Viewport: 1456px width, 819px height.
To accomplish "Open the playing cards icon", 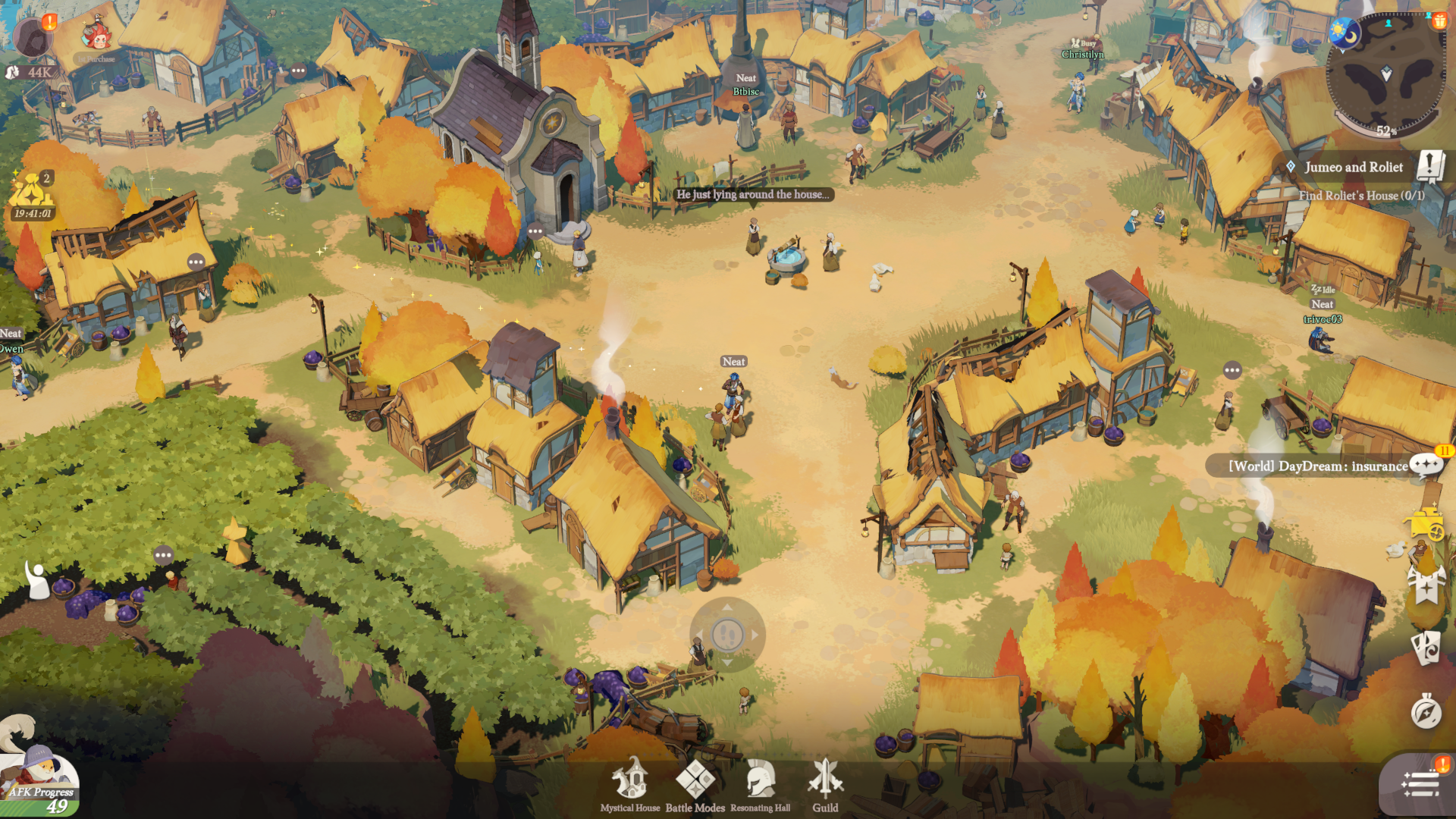I will click(x=1426, y=648).
